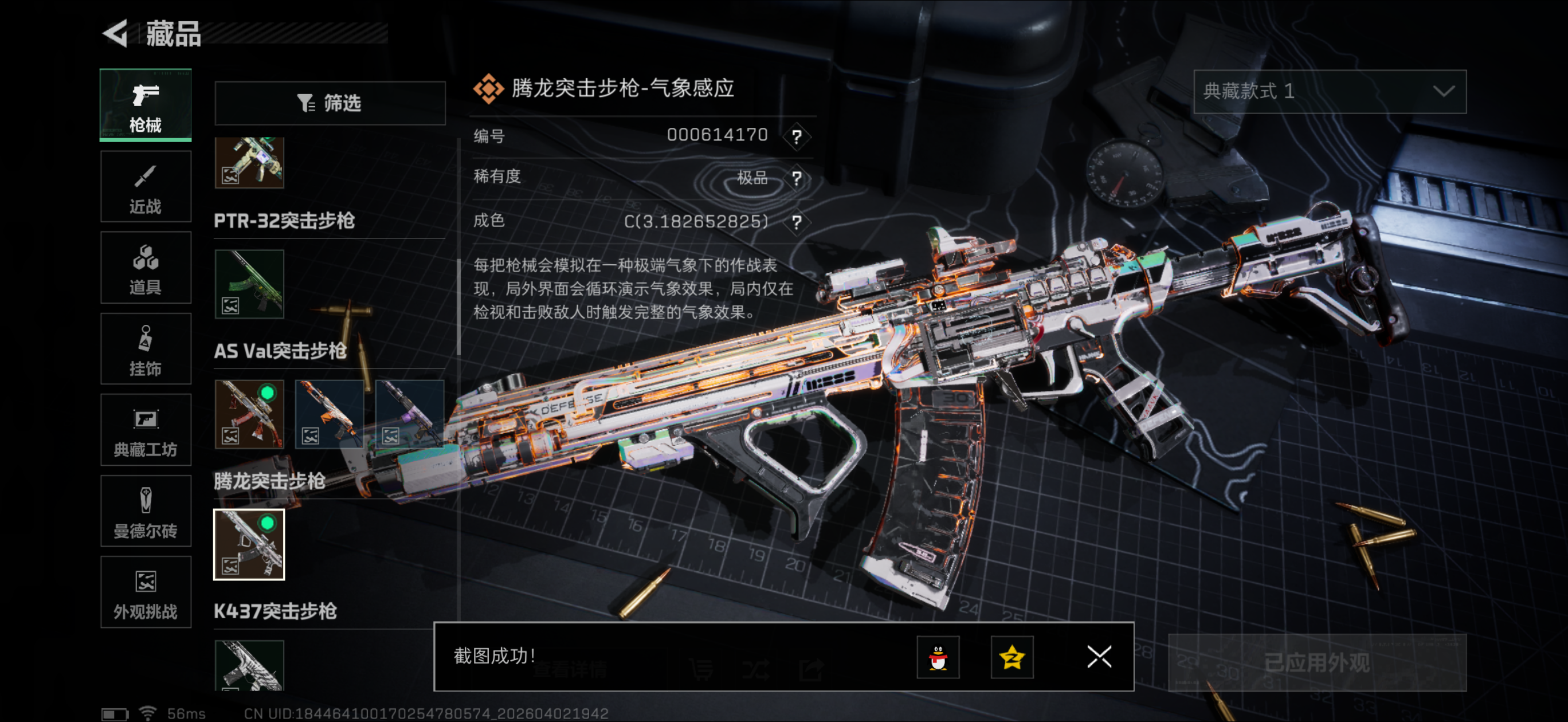Open the 筛选 filter button

330,103
